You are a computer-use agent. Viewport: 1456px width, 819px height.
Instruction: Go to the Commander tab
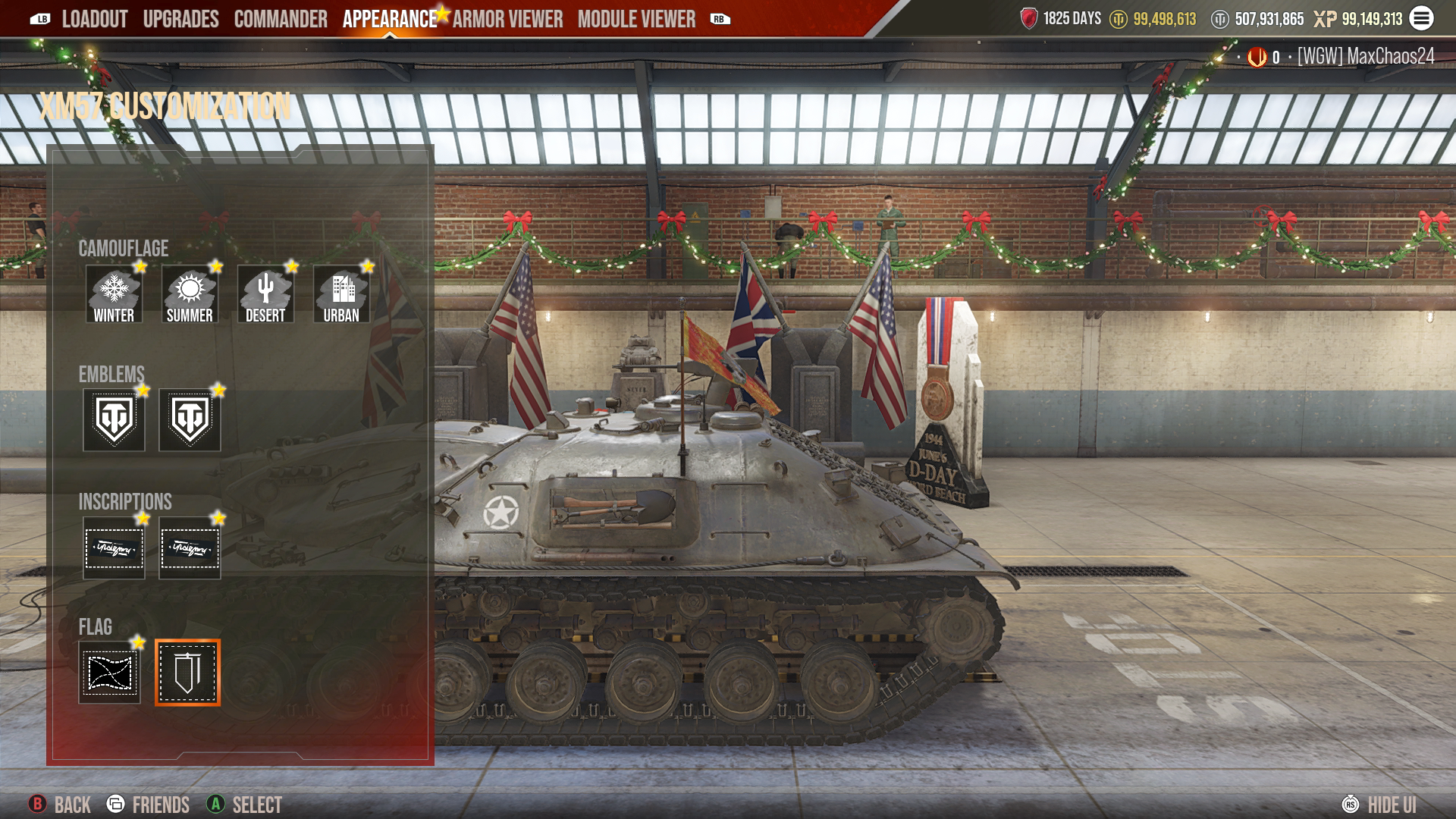(x=281, y=19)
